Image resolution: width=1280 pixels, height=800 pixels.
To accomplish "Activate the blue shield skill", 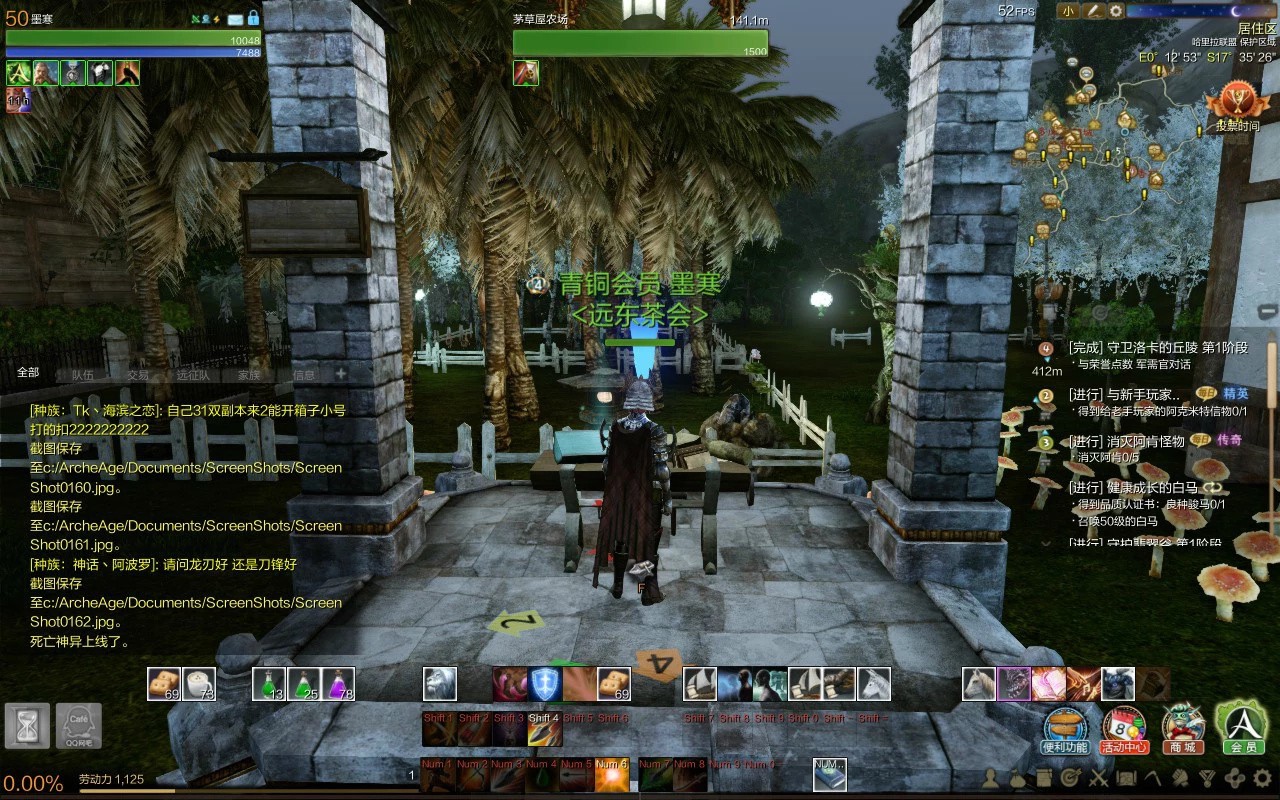I will click(545, 684).
